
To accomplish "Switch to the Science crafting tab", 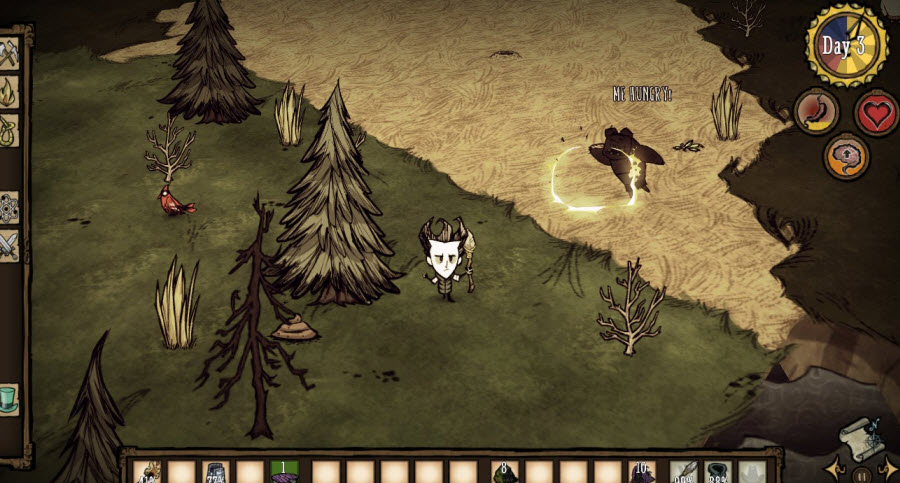I will pos(9,207).
